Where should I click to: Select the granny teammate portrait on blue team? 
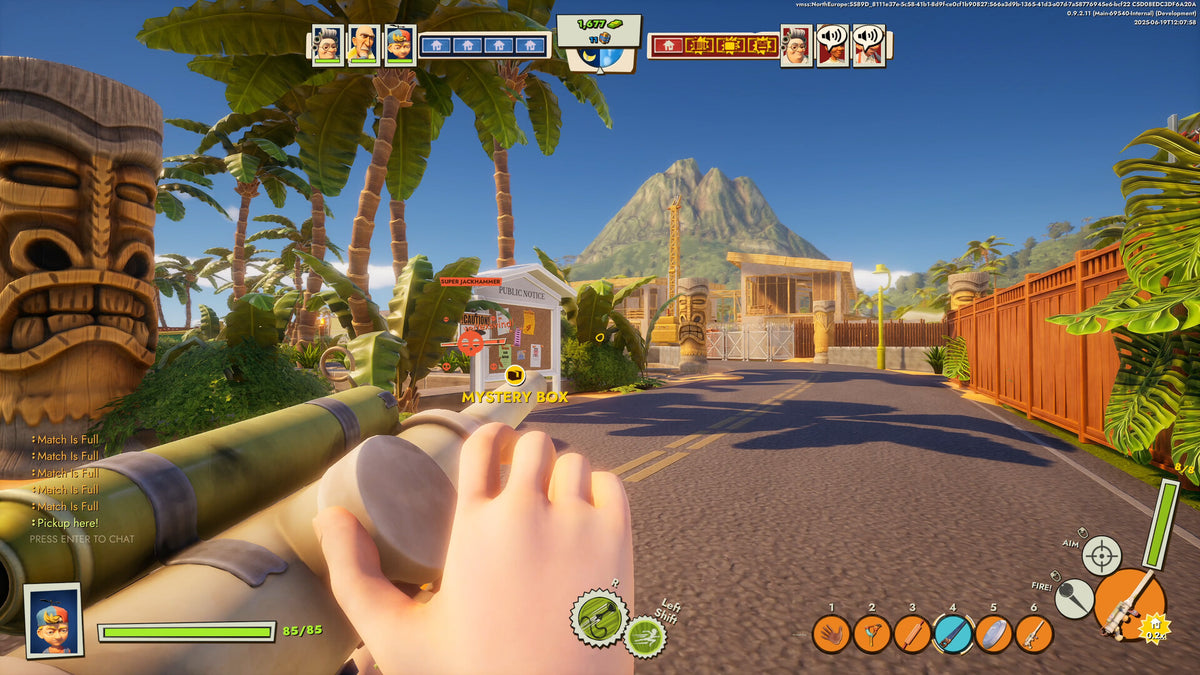coord(328,45)
